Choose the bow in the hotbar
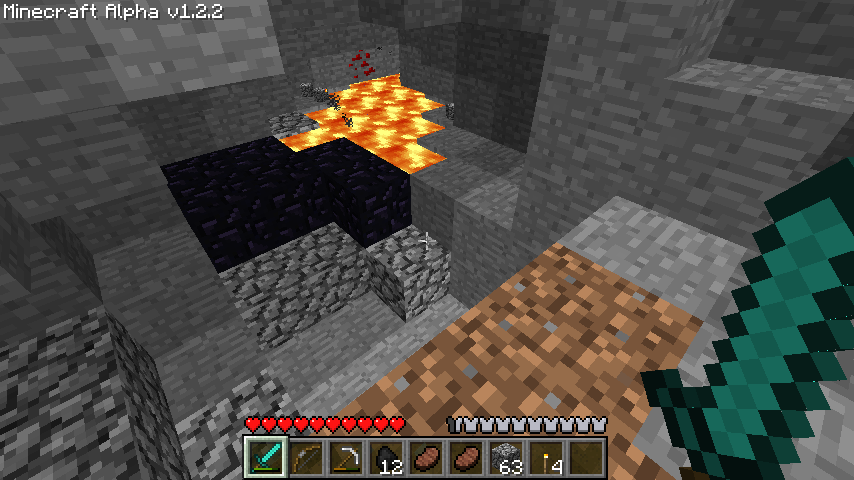854x480 pixels. pos(306,457)
